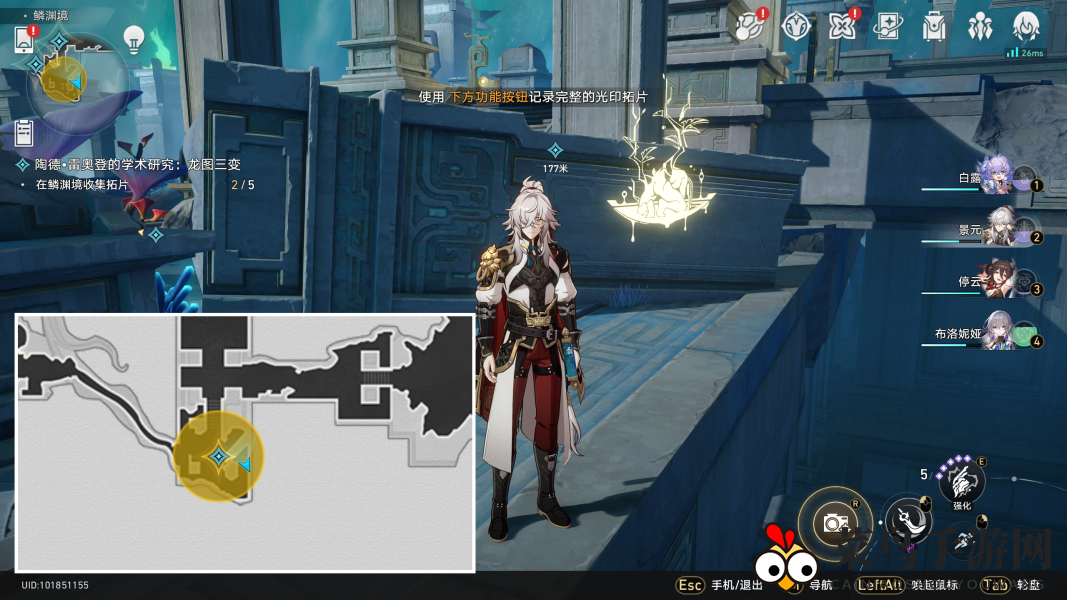Open the node-orbit icon with red alert
Screen dimensions: 1067x600
(746, 27)
